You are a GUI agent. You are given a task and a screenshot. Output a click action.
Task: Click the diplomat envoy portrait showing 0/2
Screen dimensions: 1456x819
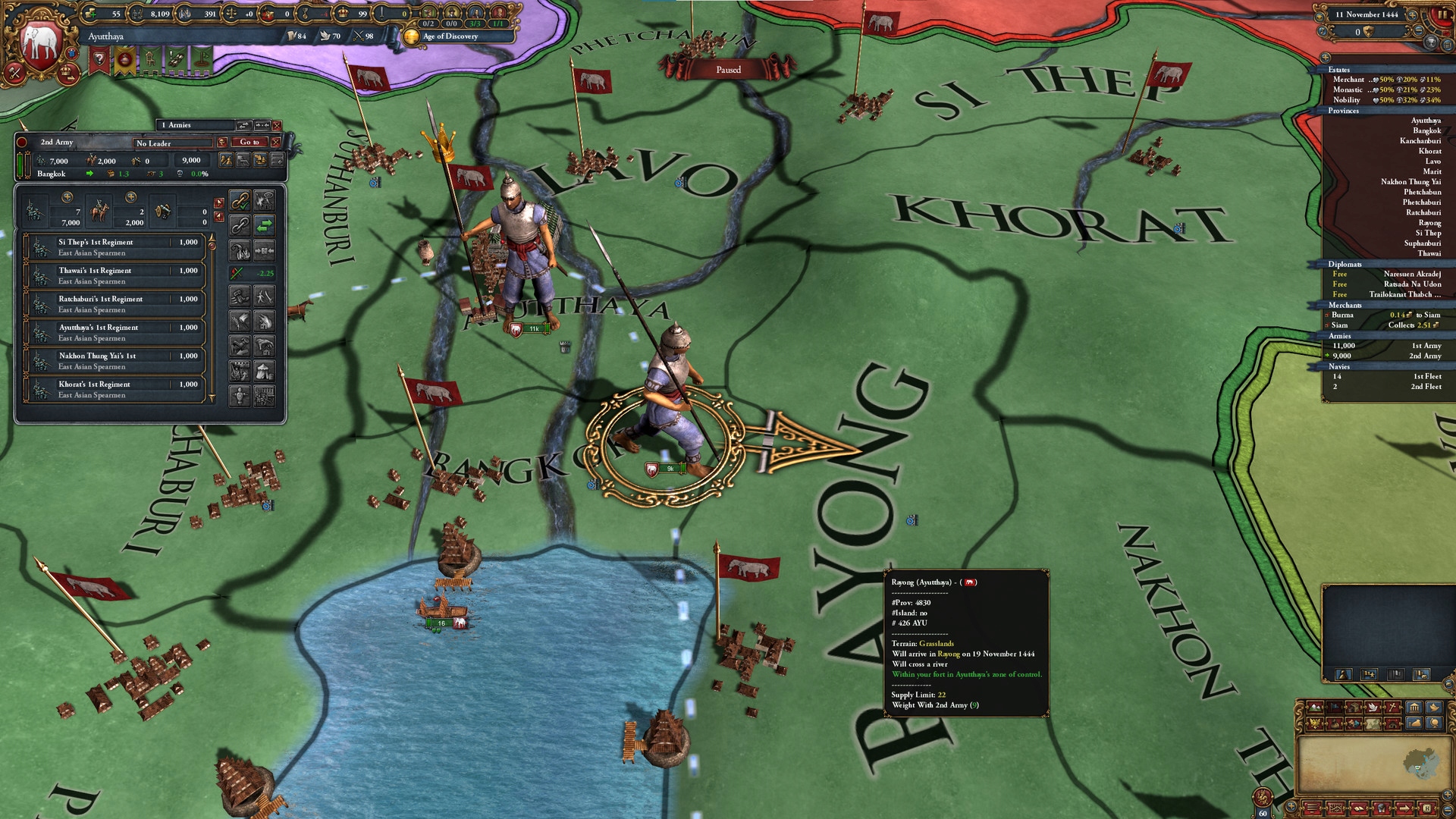[428, 13]
